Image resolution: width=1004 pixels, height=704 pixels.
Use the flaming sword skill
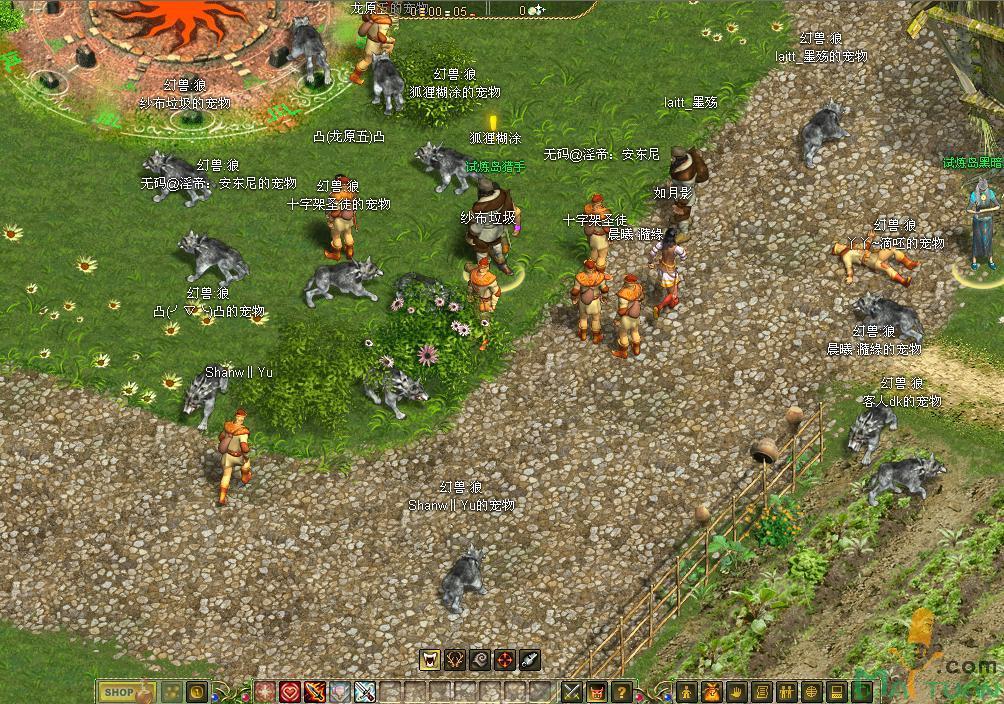315,691
